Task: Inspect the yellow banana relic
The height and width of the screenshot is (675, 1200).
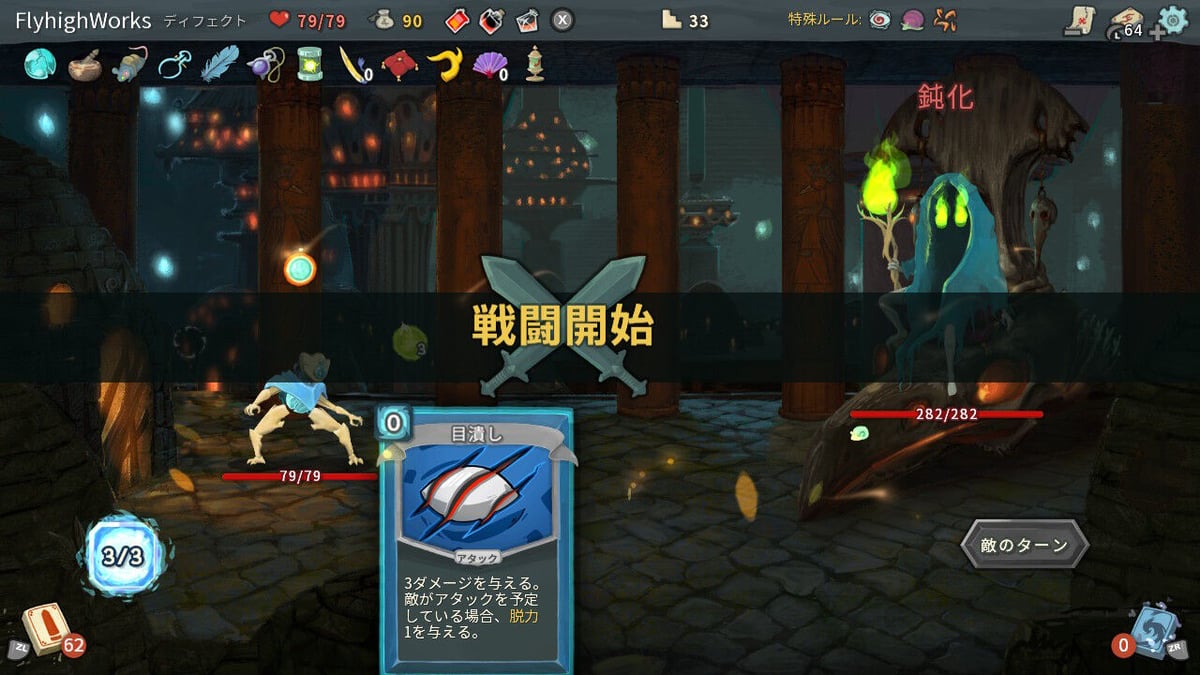Action: tap(444, 65)
